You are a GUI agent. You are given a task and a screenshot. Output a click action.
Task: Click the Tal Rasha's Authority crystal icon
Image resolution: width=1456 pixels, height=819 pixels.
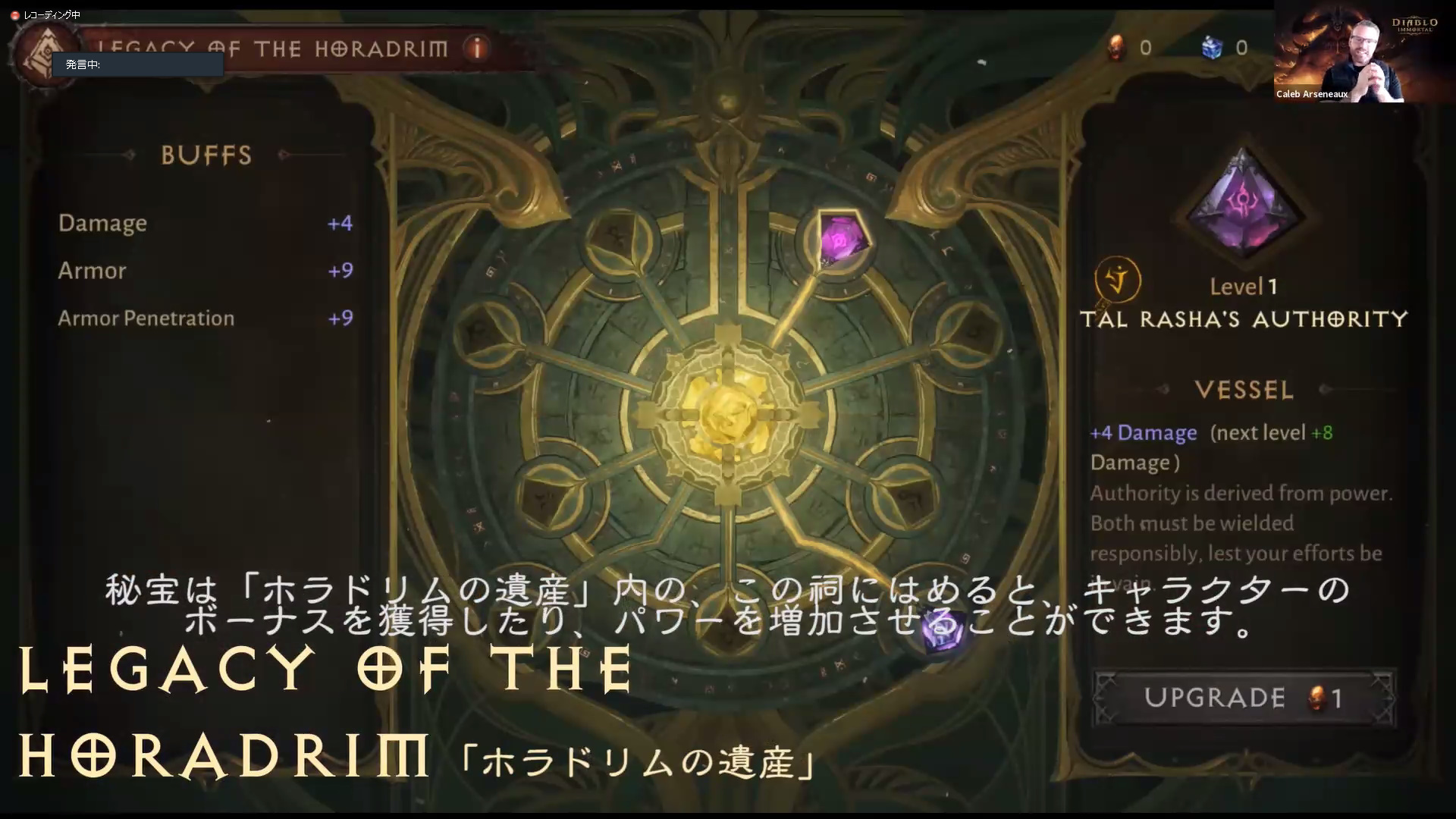click(x=1244, y=205)
